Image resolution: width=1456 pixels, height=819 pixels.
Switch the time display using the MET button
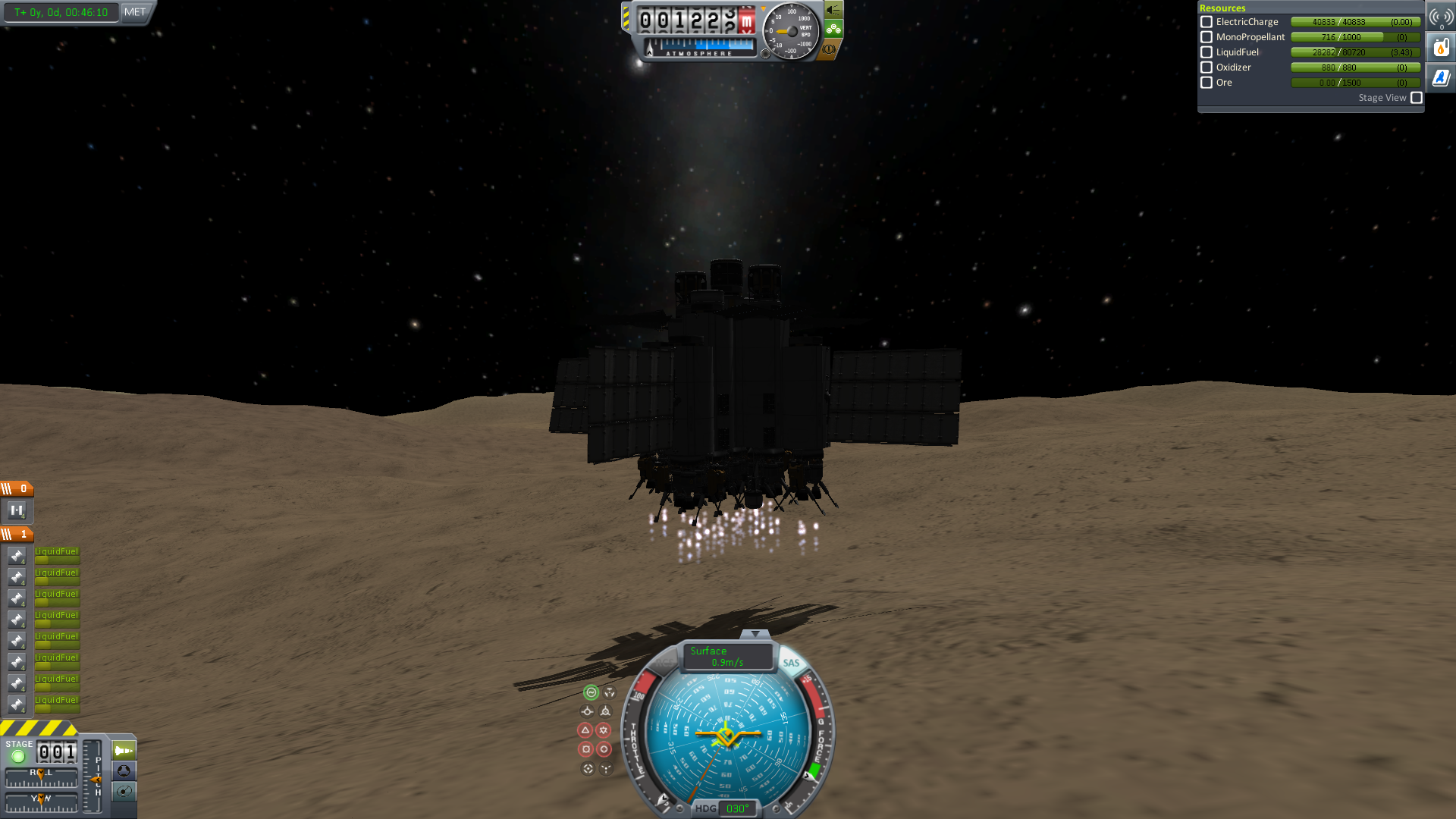tap(135, 12)
